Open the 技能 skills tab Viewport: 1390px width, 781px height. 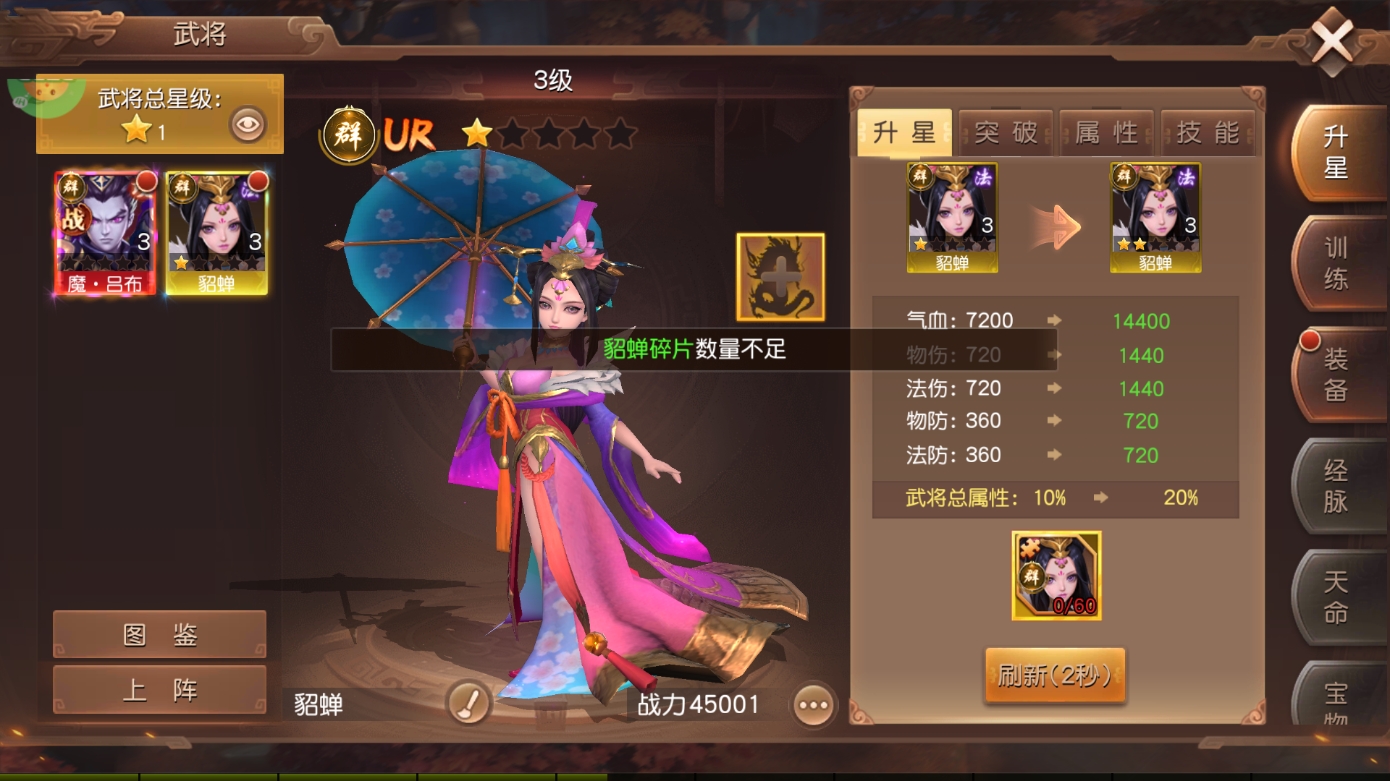pos(1208,133)
